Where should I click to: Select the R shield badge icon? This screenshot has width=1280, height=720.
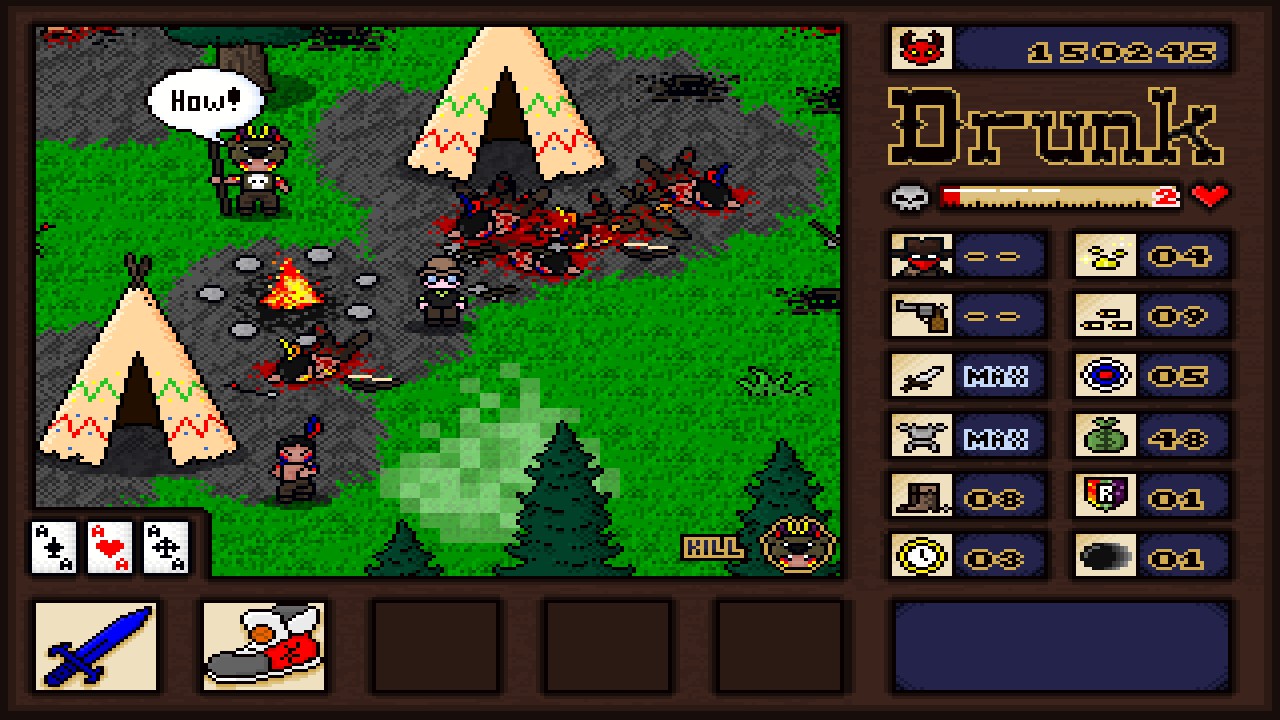pos(1106,497)
